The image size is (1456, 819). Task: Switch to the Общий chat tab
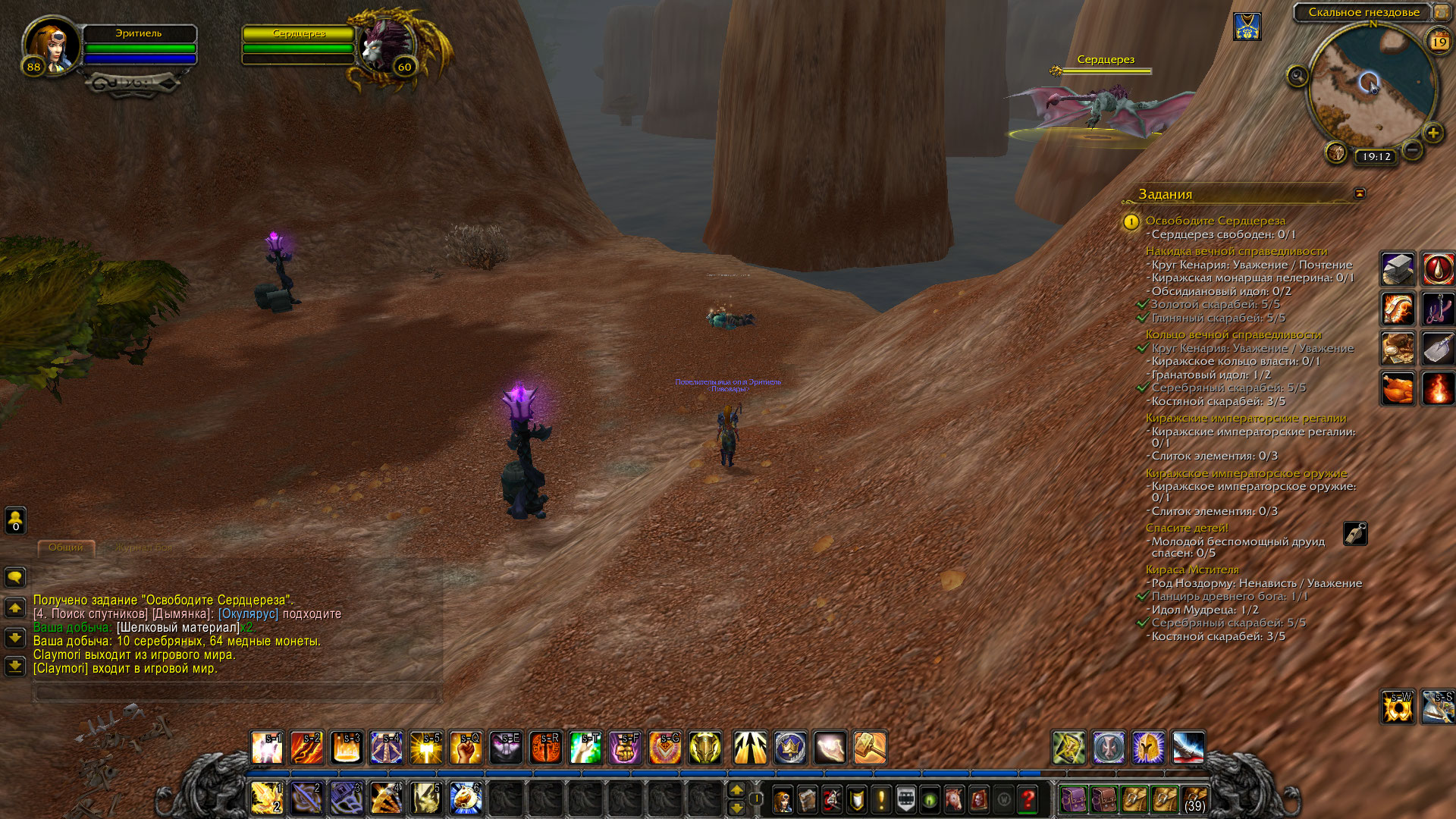[66, 548]
